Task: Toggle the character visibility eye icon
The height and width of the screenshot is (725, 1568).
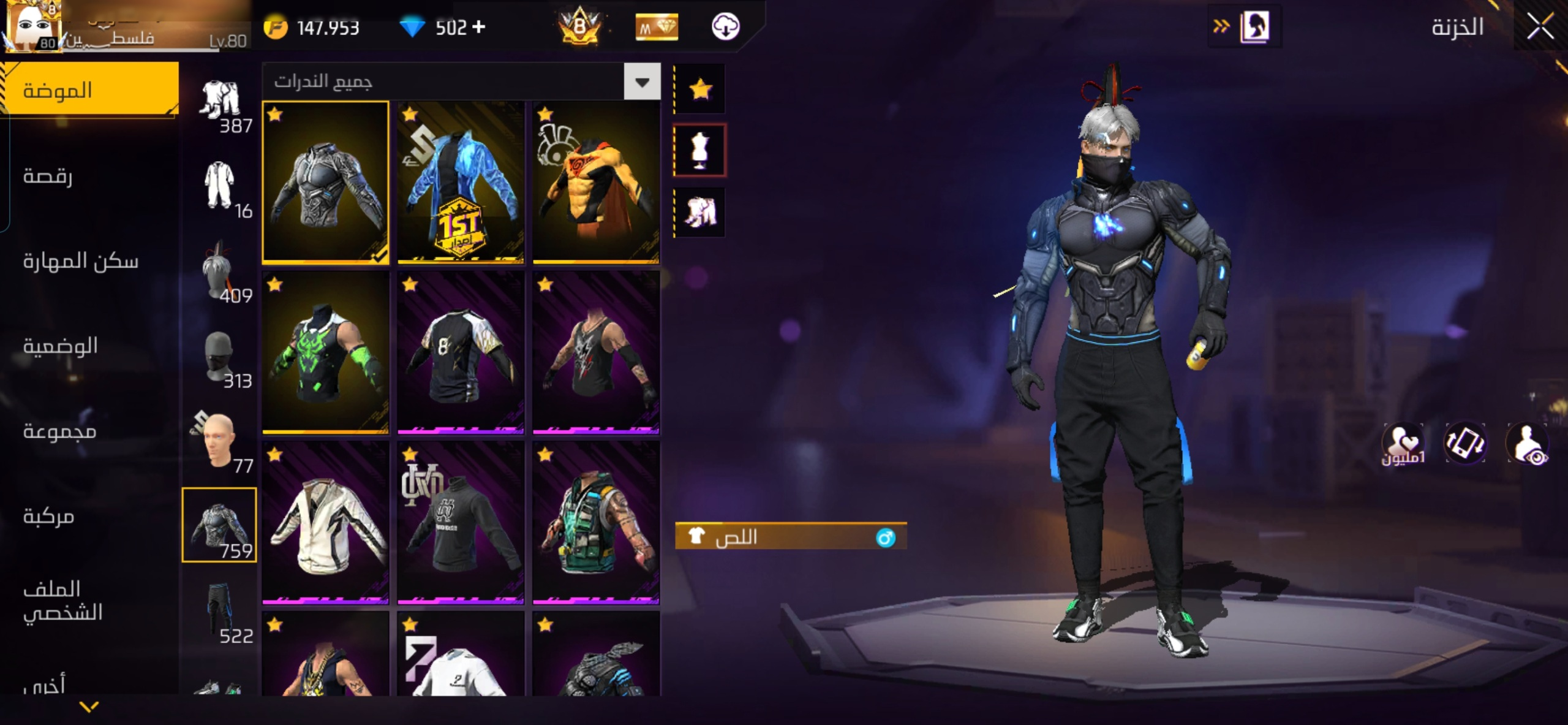Action: [1528, 443]
